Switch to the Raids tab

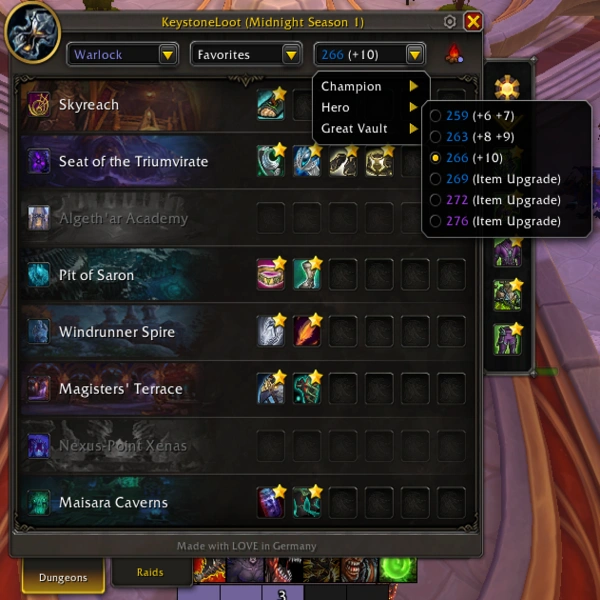151,573
